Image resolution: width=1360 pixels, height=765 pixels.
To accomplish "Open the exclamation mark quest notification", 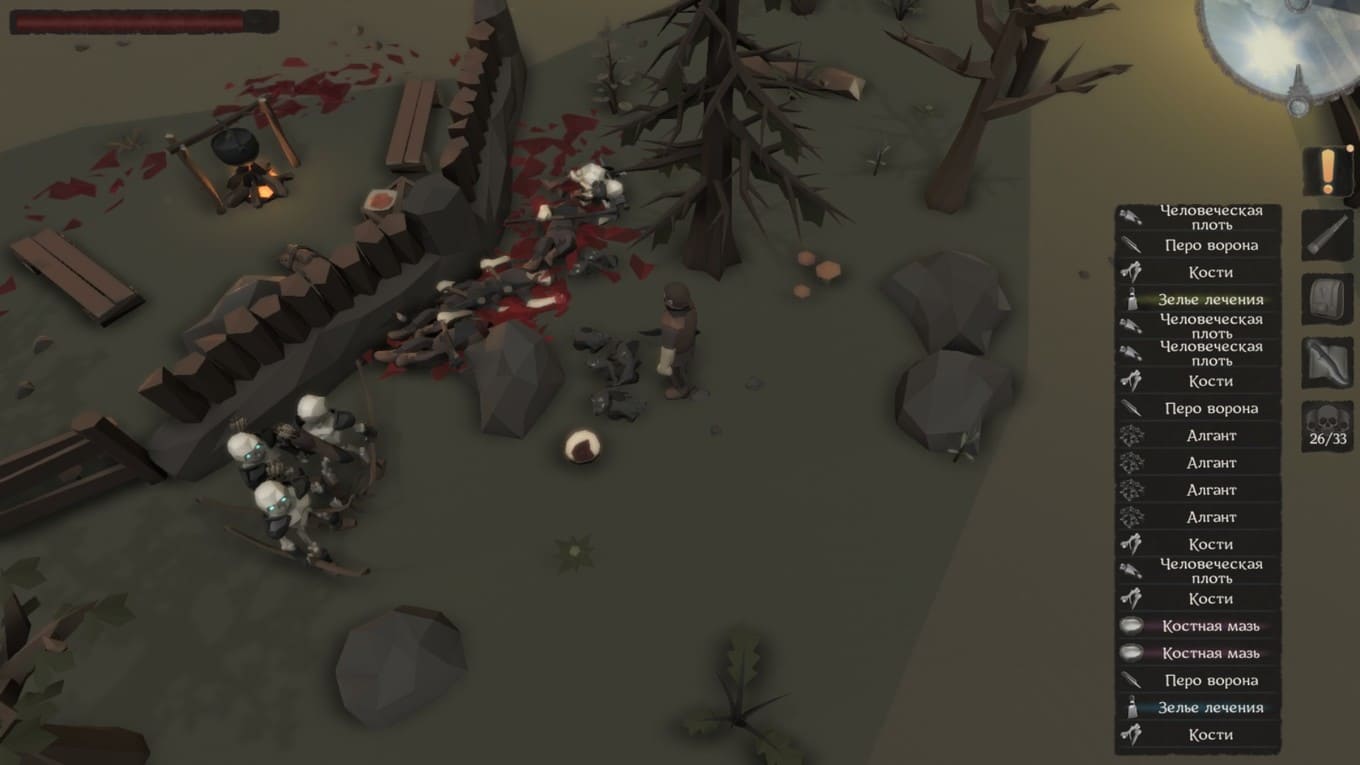I will [x=1327, y=171].
